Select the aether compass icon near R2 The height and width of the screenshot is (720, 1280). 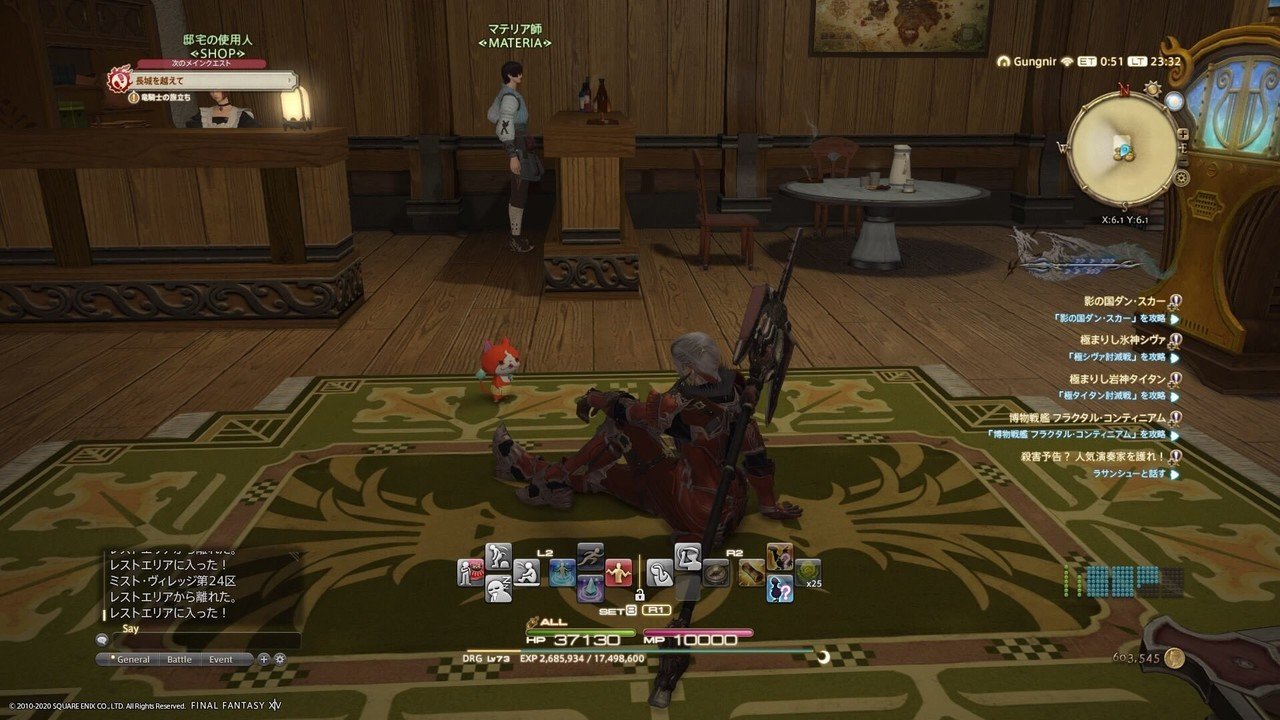715,573
